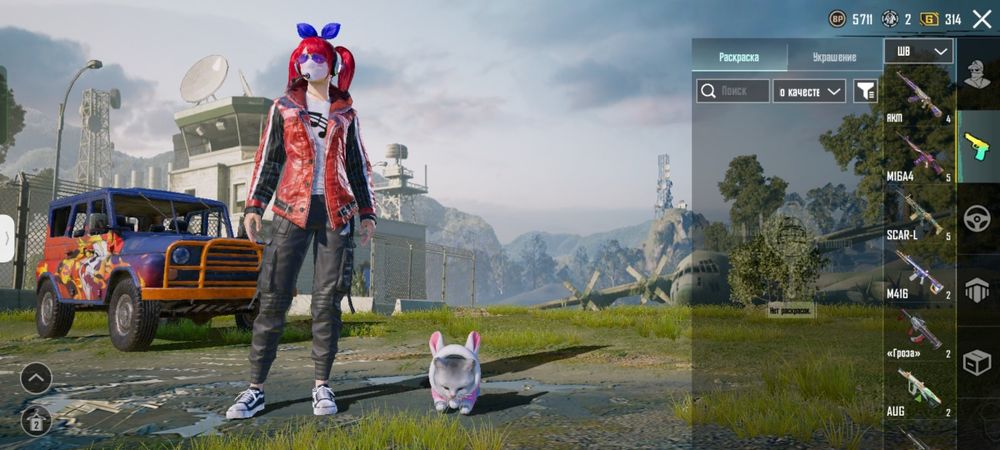The width and height of the screenshot is (1000, 450).
Task: Open the crate box category
Action: click(x=978, y=362)
